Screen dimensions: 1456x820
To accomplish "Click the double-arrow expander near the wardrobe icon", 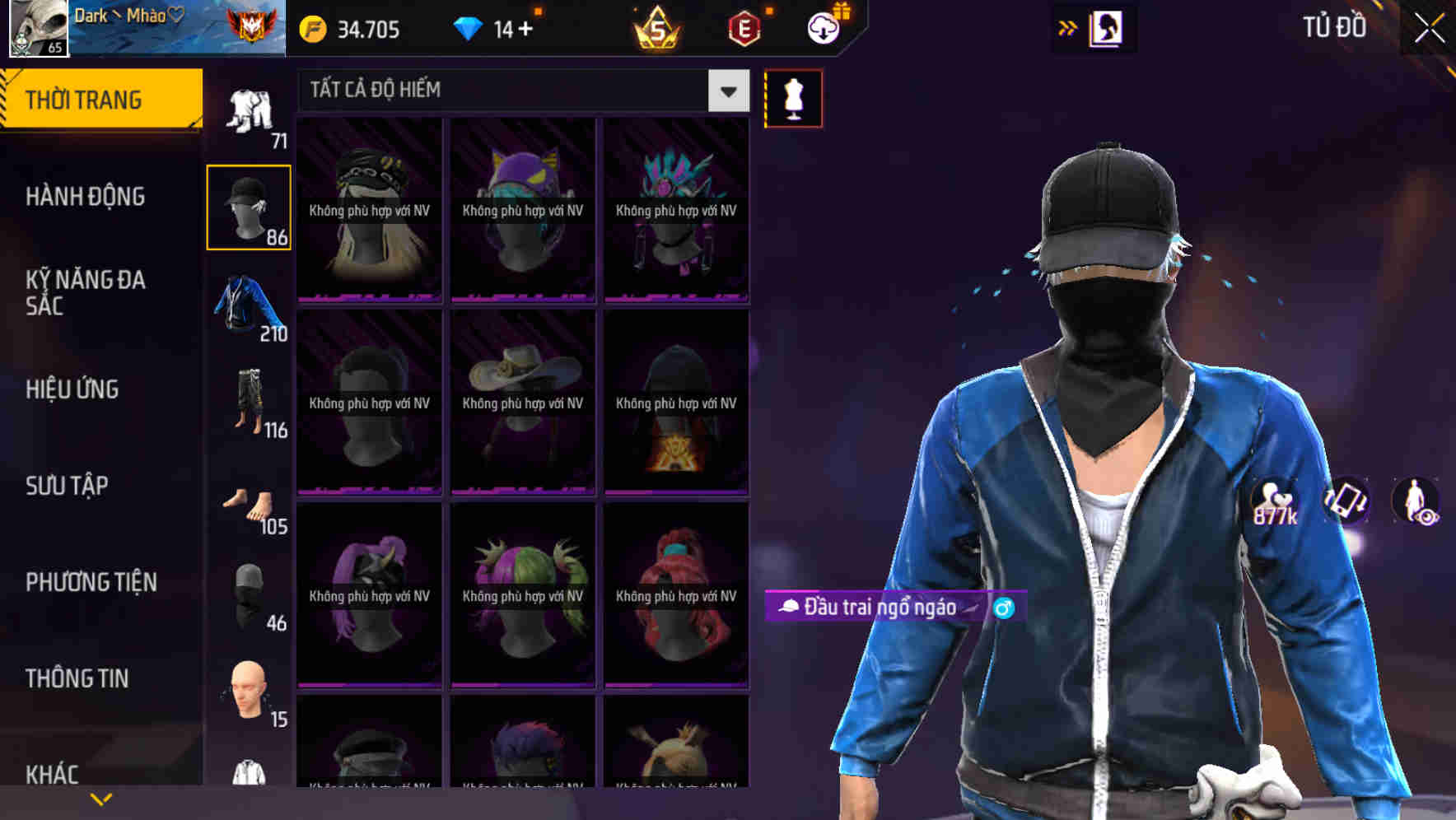I will (x=1068, y=26).
